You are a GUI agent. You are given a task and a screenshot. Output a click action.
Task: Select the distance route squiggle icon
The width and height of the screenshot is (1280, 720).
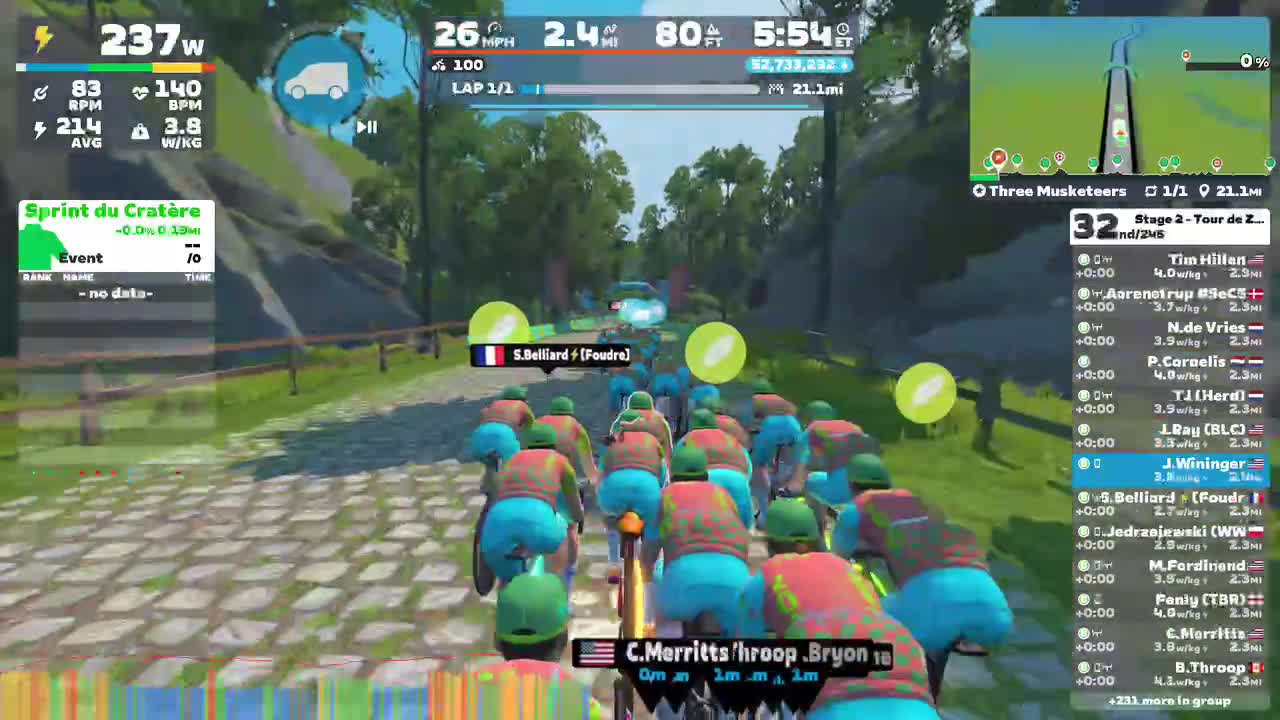point(611,30)
